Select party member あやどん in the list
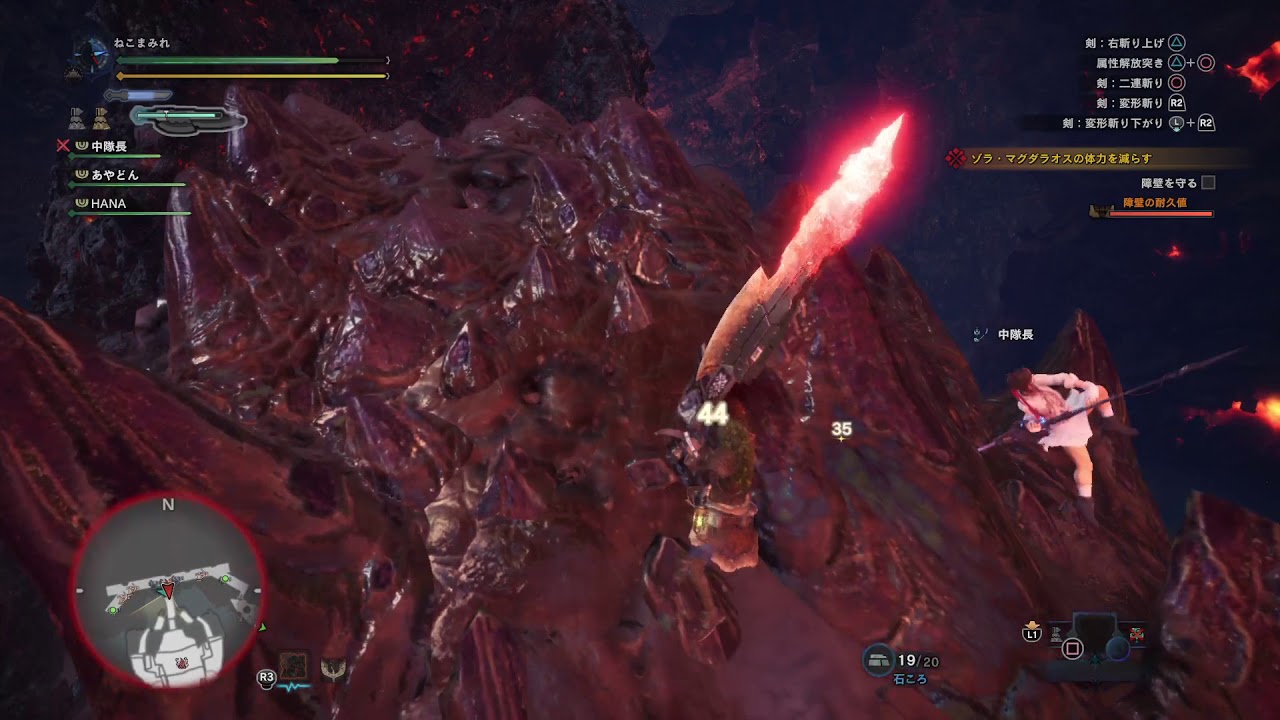 click(x=115, y=175)
